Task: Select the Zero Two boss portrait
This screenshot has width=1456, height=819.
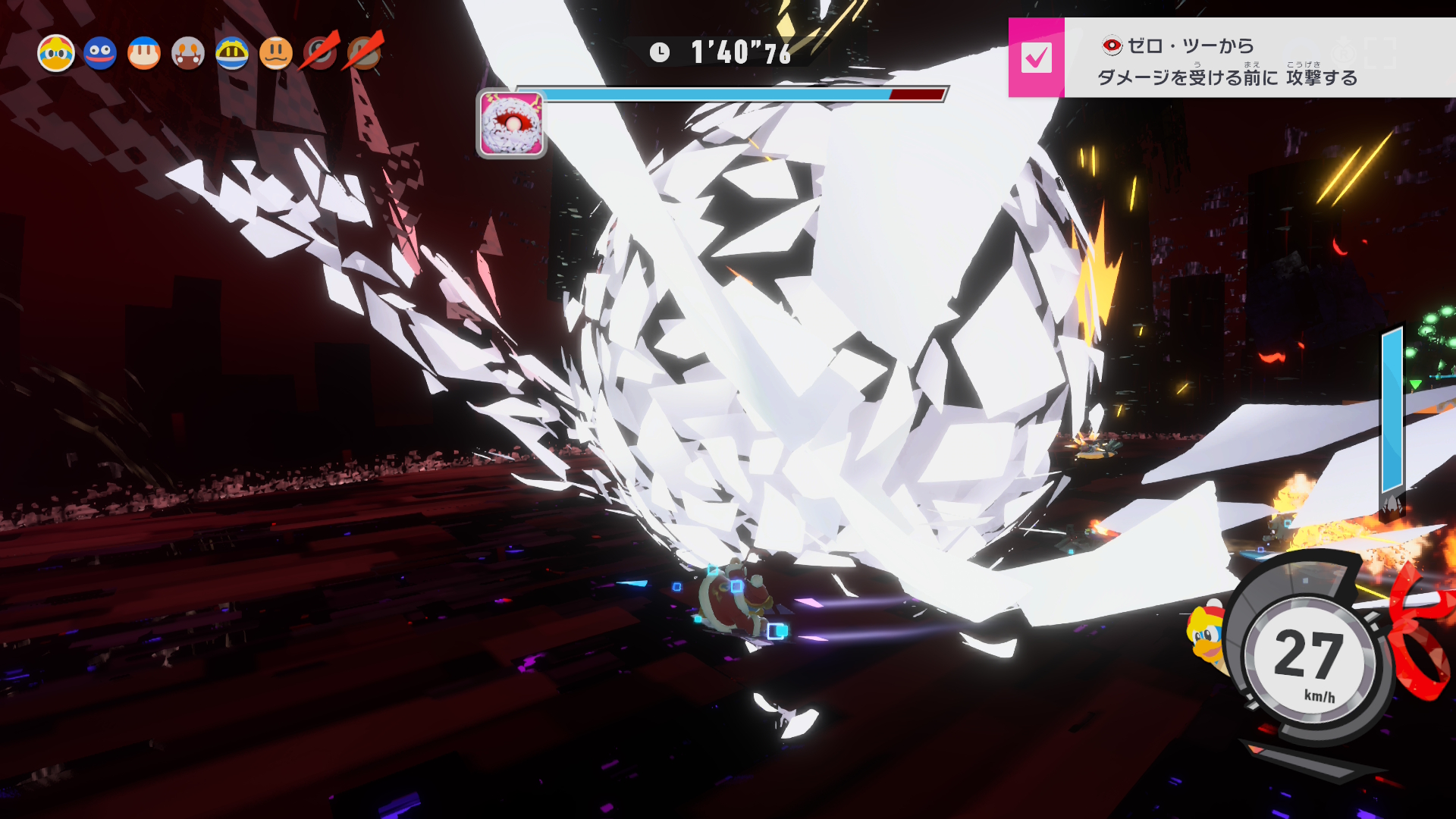Action: point(512,124)
